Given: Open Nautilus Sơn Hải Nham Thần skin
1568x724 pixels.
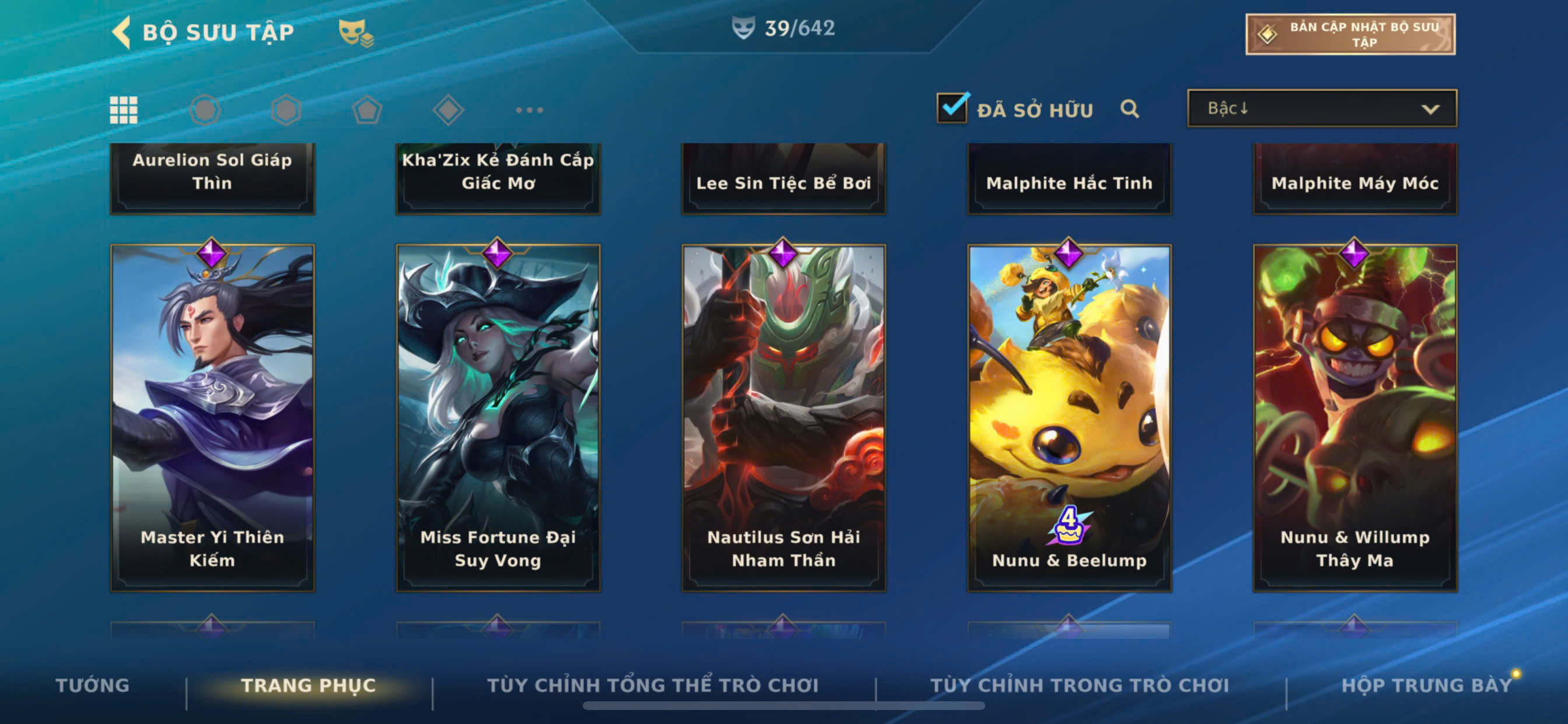Looking at the screenshot, I should 783,418.
